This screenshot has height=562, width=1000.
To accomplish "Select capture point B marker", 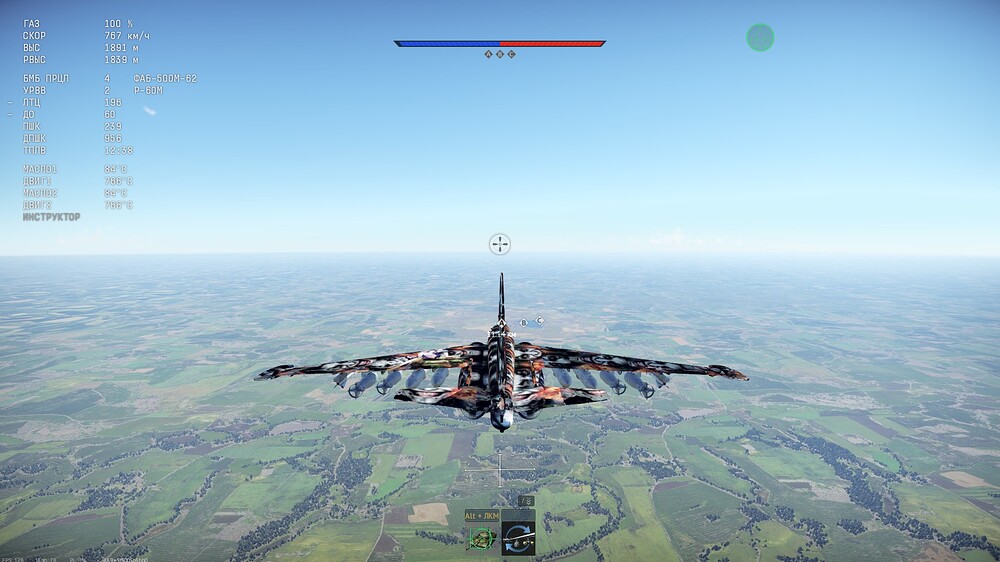I will [x=500, y=54].
